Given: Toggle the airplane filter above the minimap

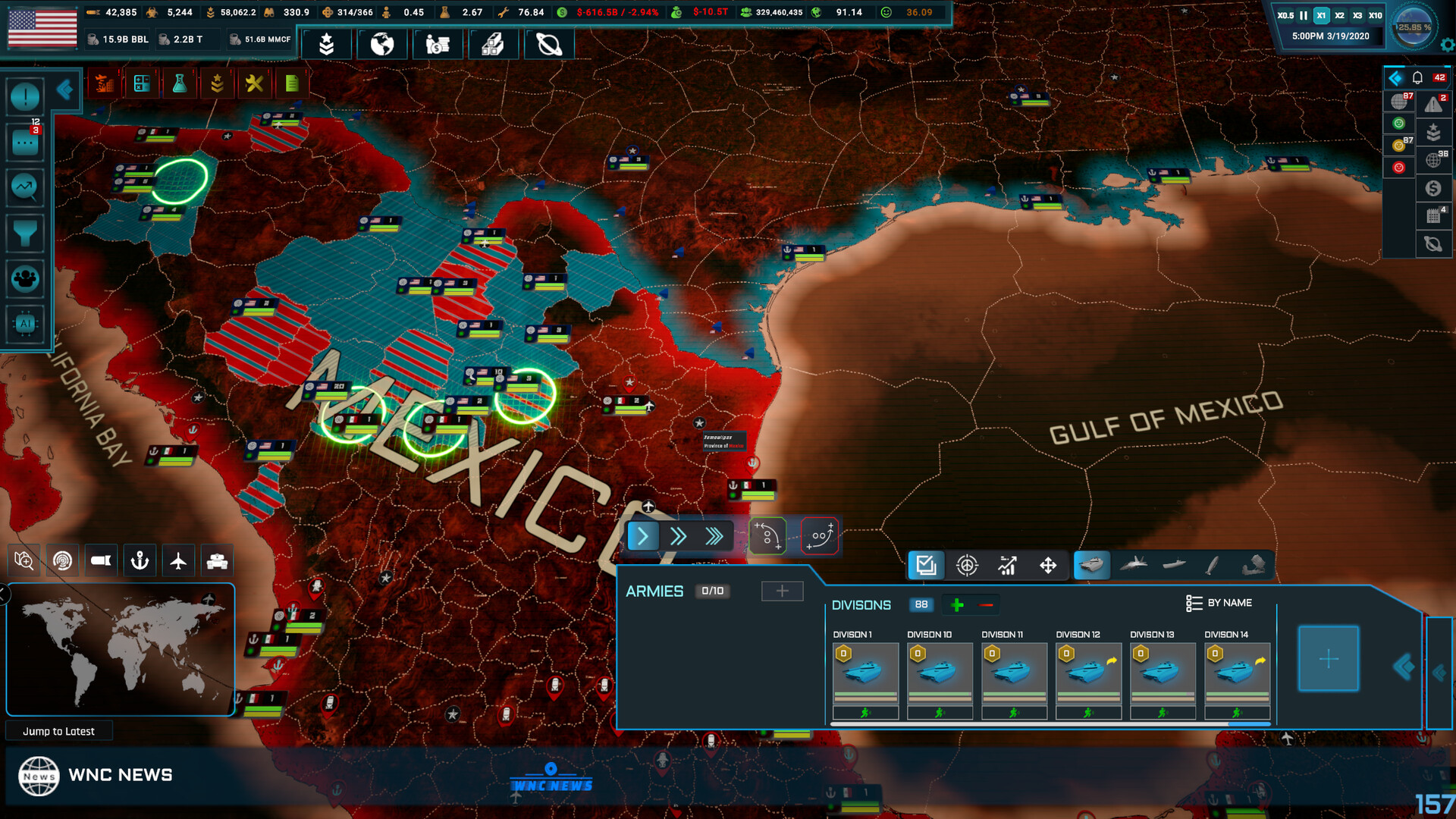Looking at the screenshot, I should 178,560.
